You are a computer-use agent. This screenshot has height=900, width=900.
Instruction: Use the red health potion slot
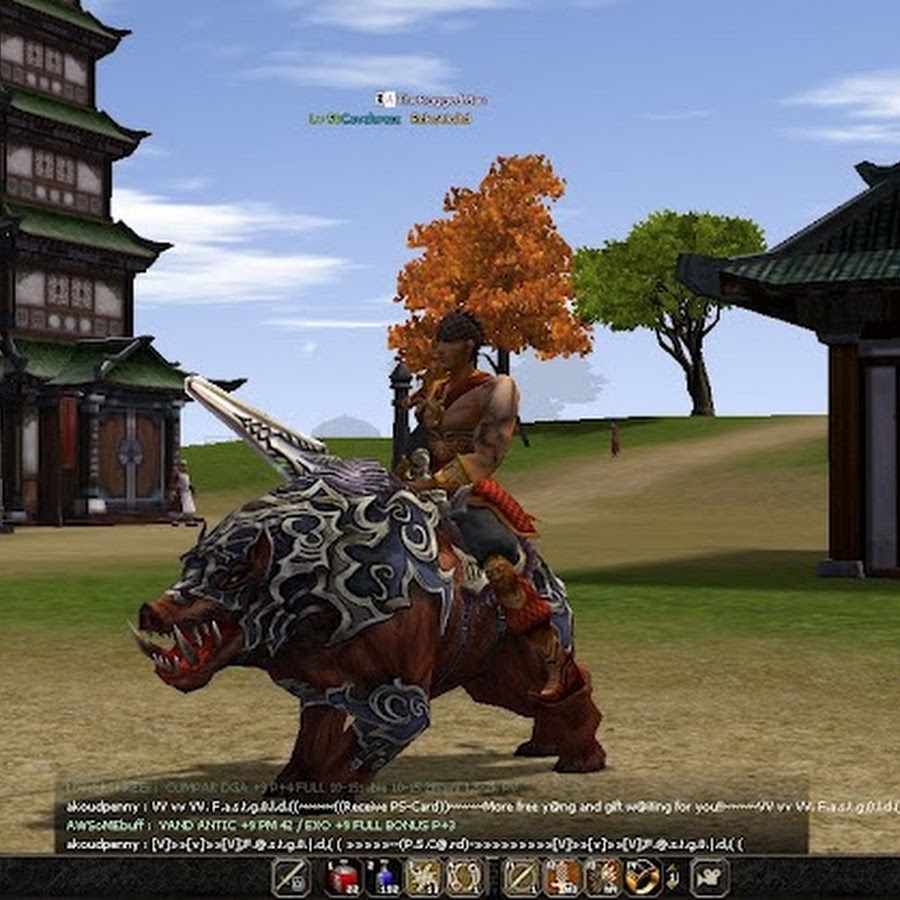coord(343,877)
